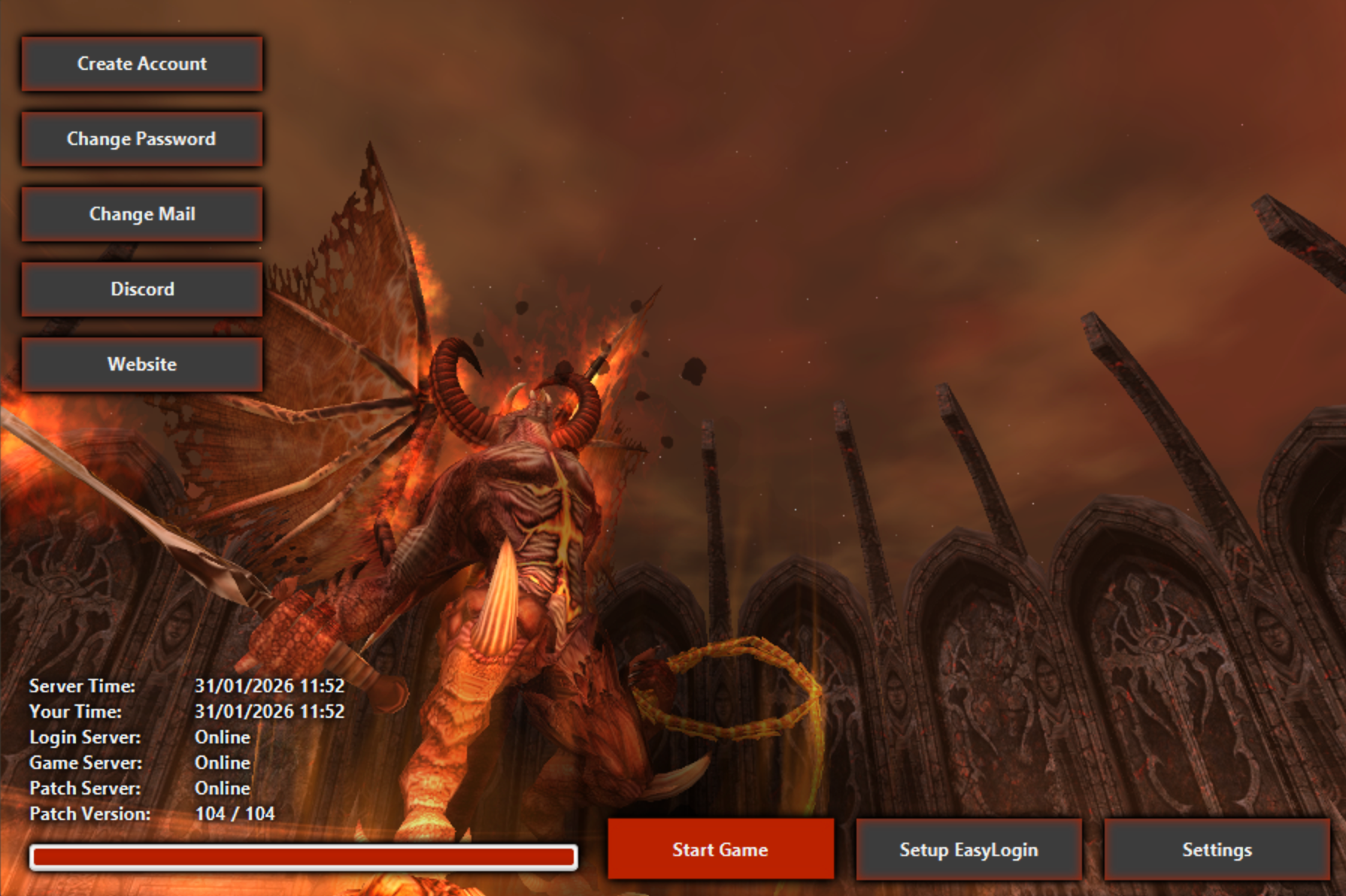
Task: Open Setup EasyLogin
Action: click(969, 849)
